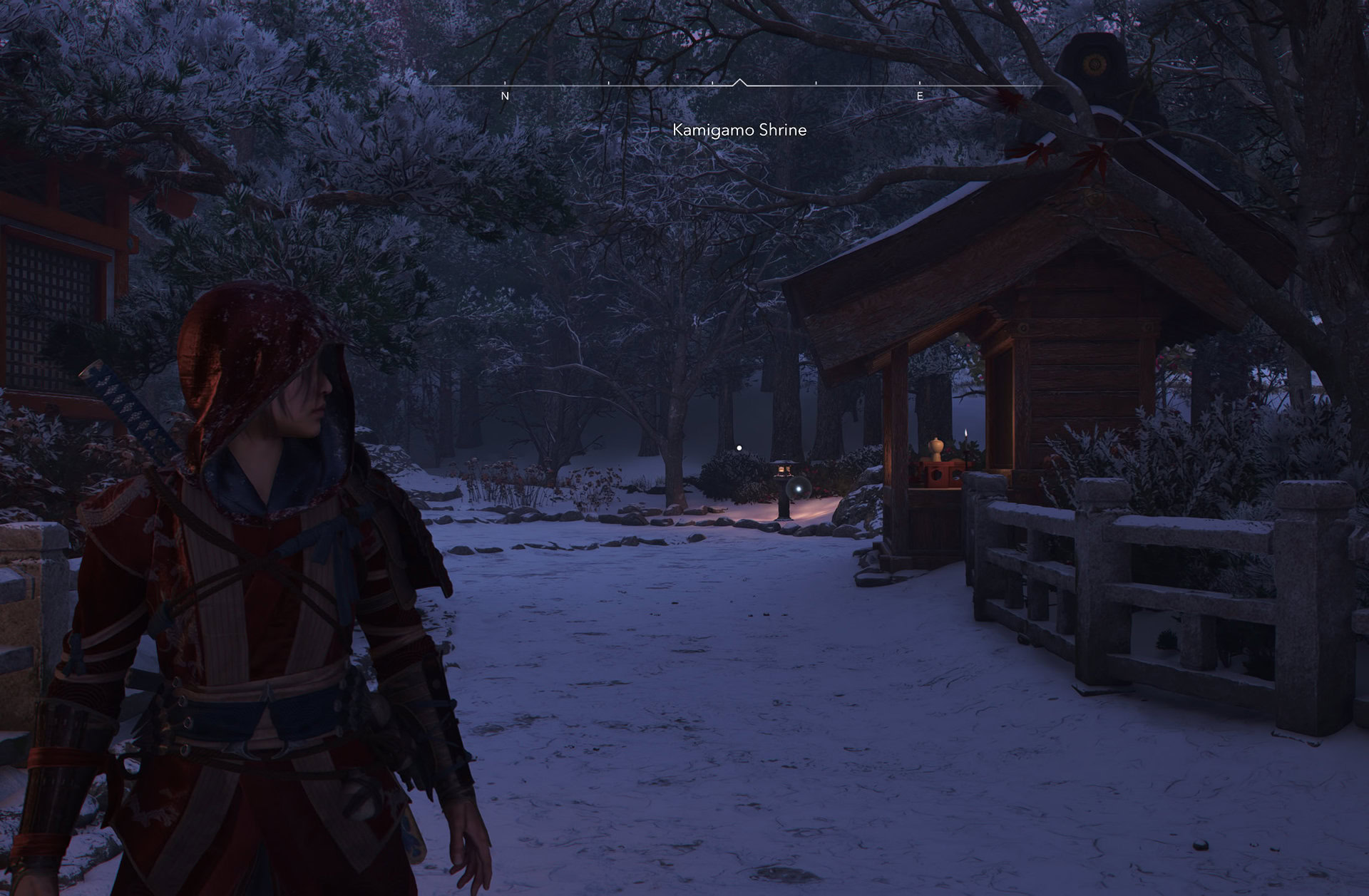Click the East marker on the compass
The width and height of the screenshot is (1369, 896).
point(920,96)
